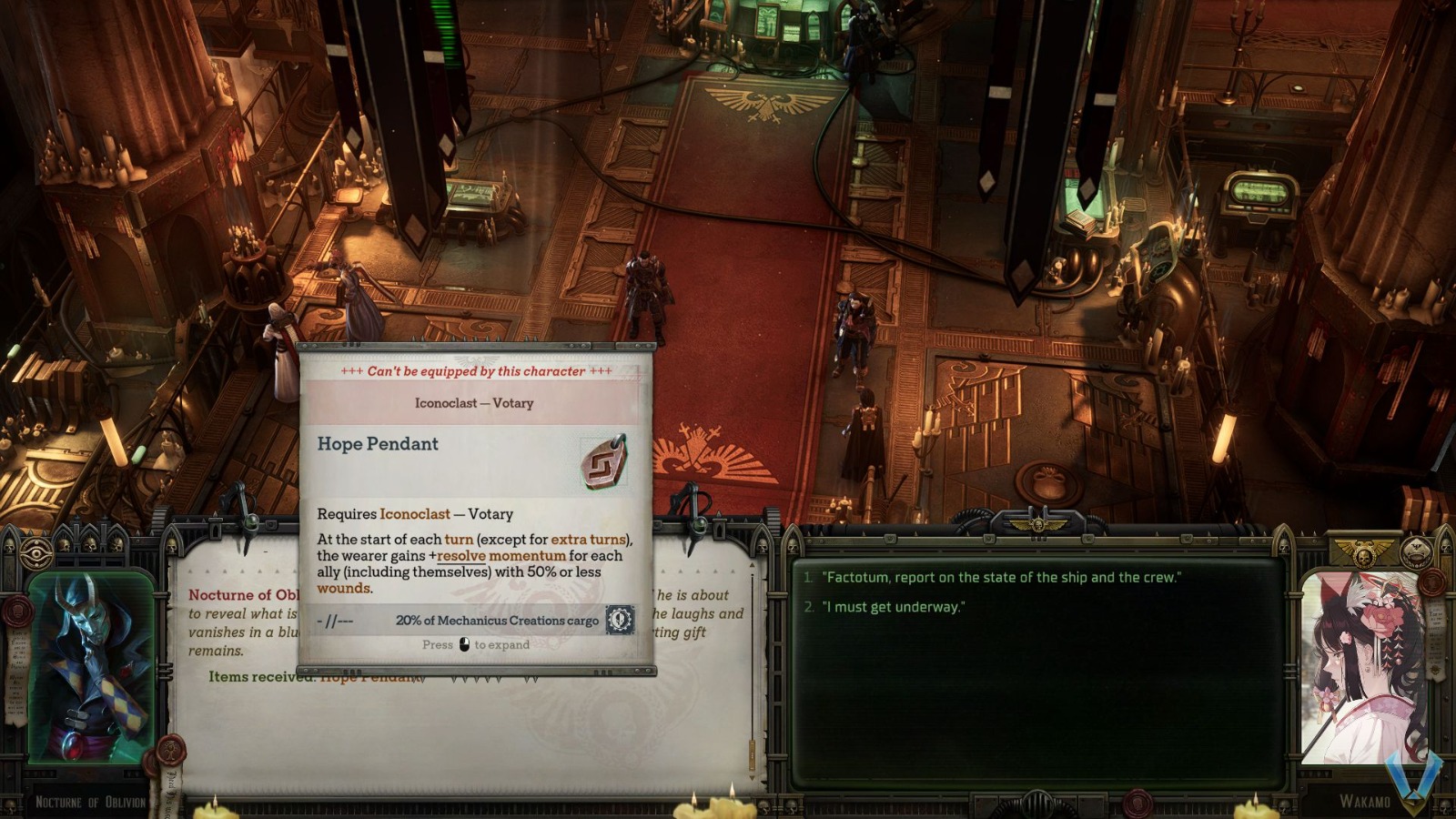The image size is (1456, 819).
Task: Click the winged skull medallion in the top-right corner
Action: (x=1415, y=552)
